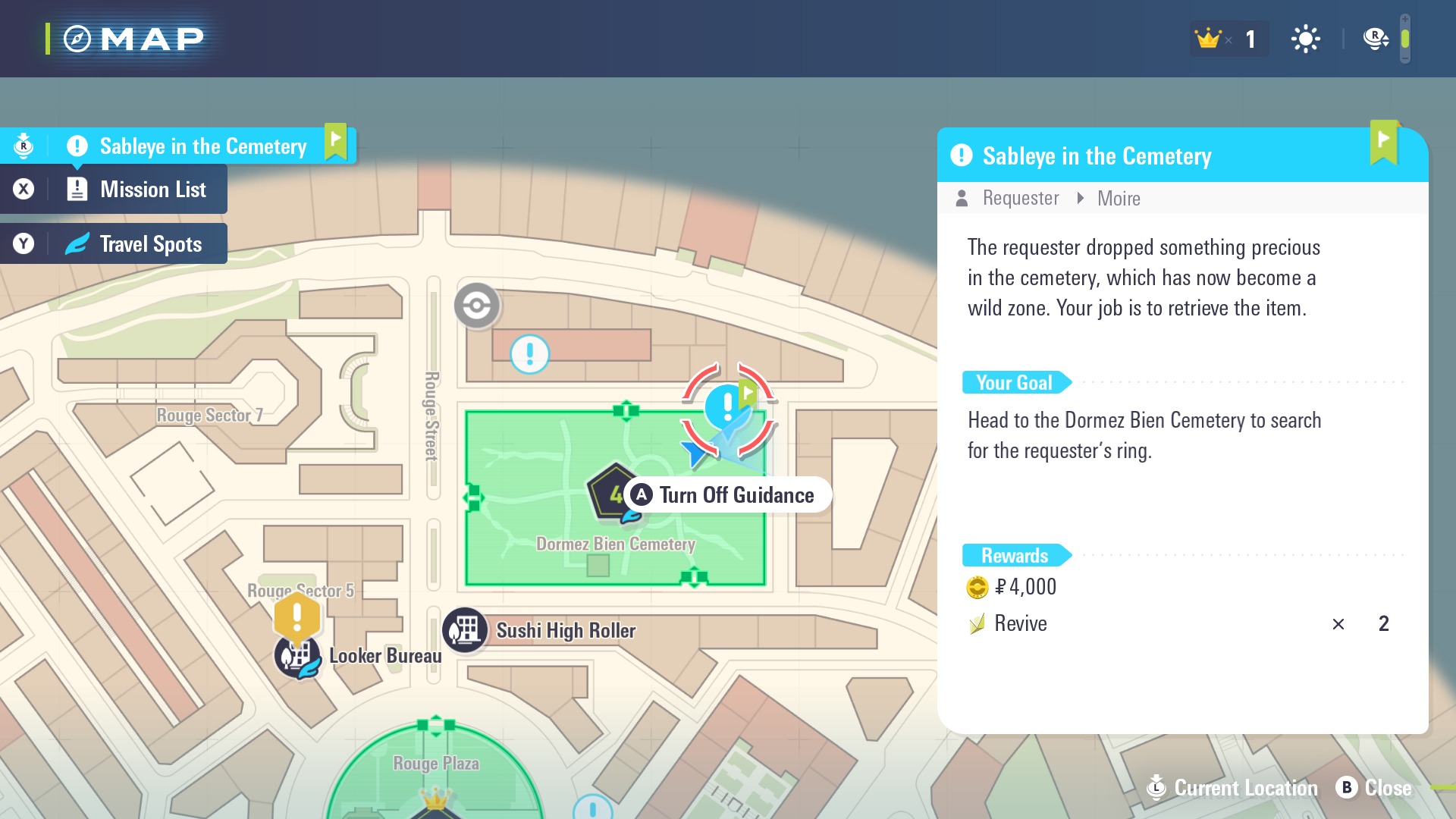Turn off guidance for the mission
The height and width of the screenshot is (819, 1456).
[x=727, y=495]
